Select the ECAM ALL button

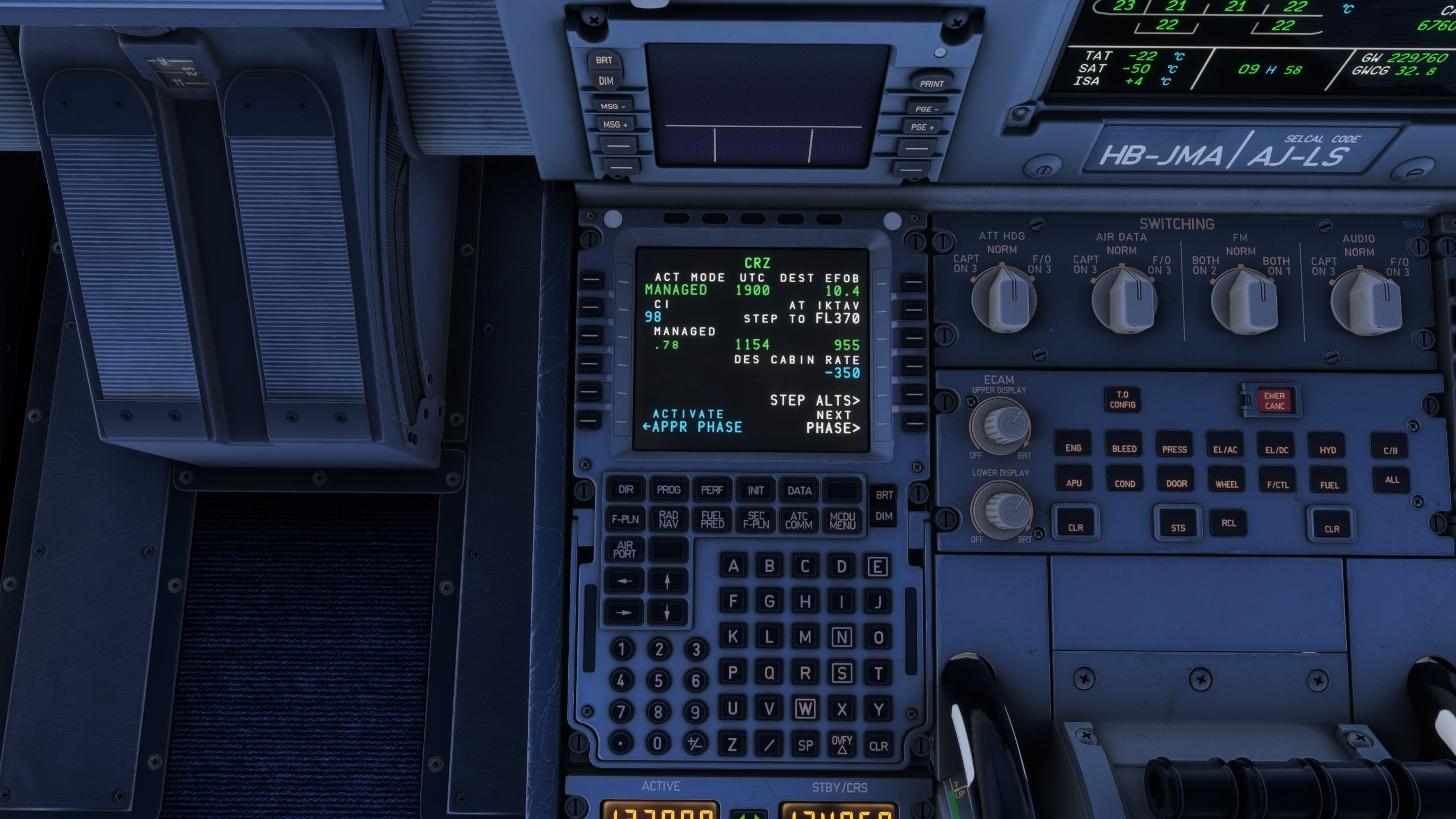pyautogui.click(x=1392, y=479)
